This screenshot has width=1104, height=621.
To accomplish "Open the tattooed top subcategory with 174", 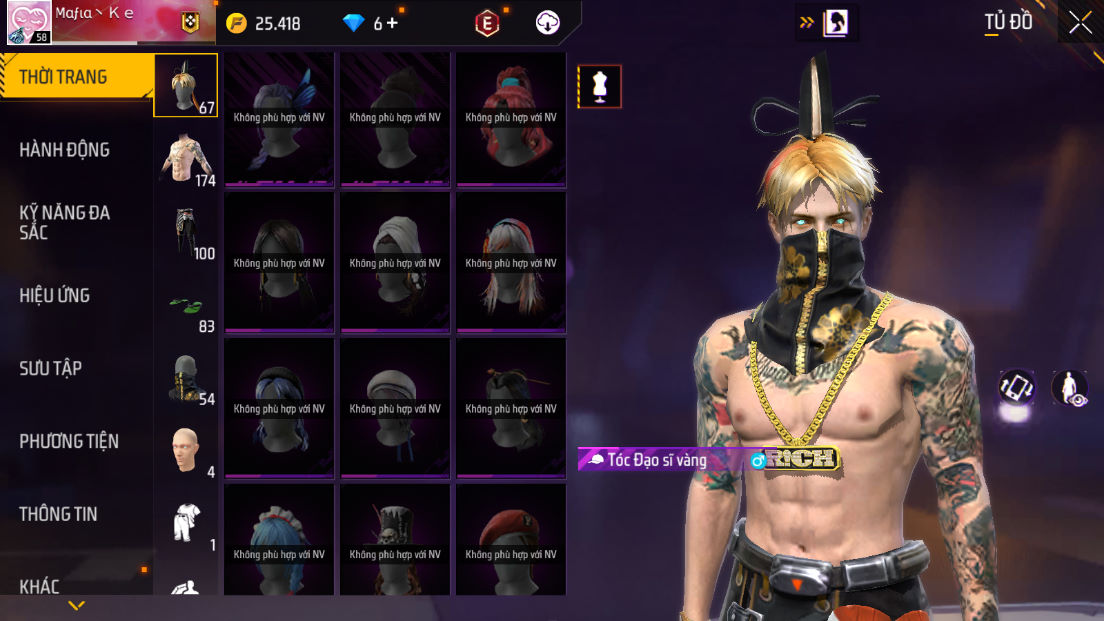I will (x=186, y=159).
